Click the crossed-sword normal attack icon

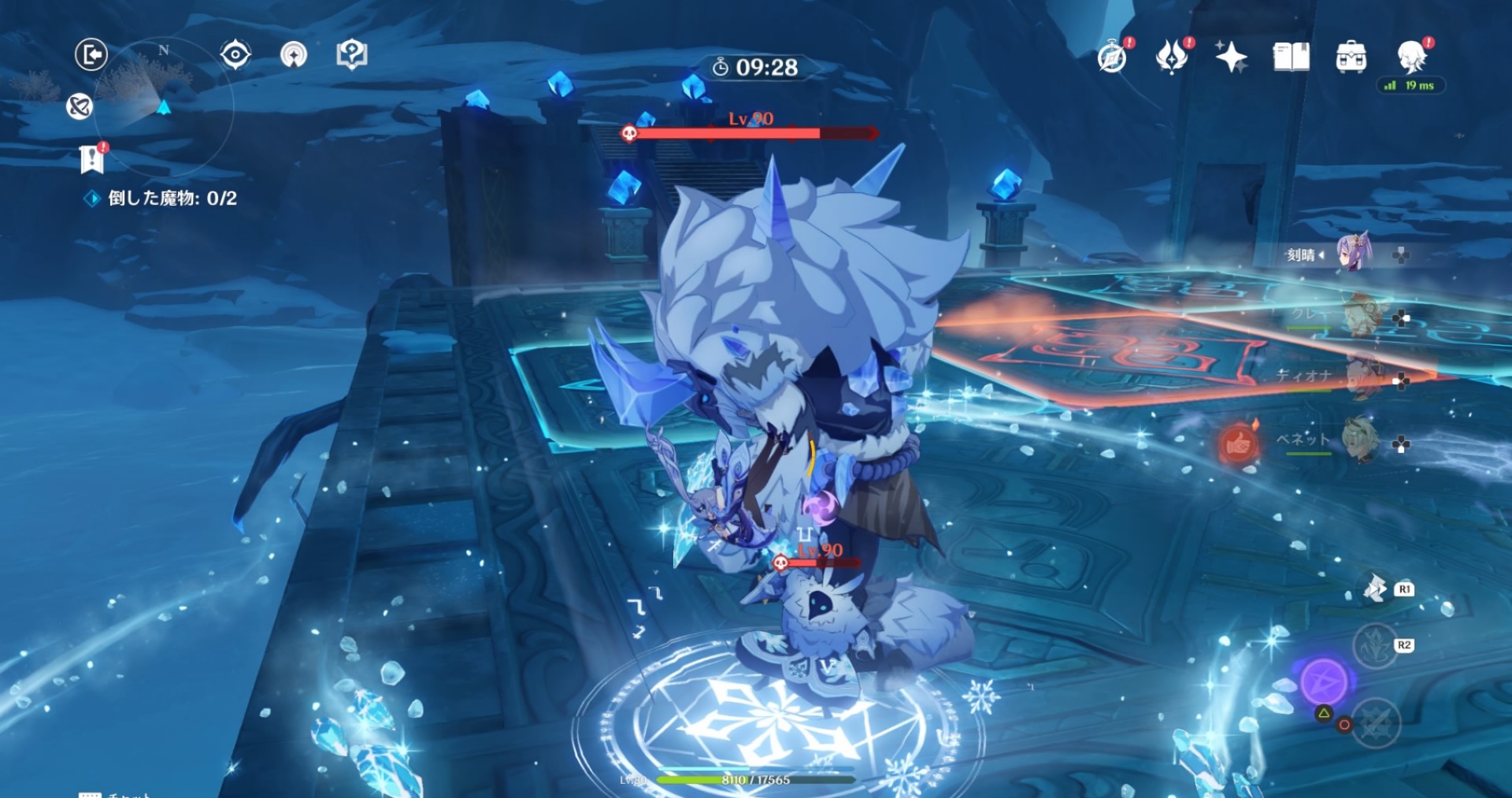coord(1375,723)
